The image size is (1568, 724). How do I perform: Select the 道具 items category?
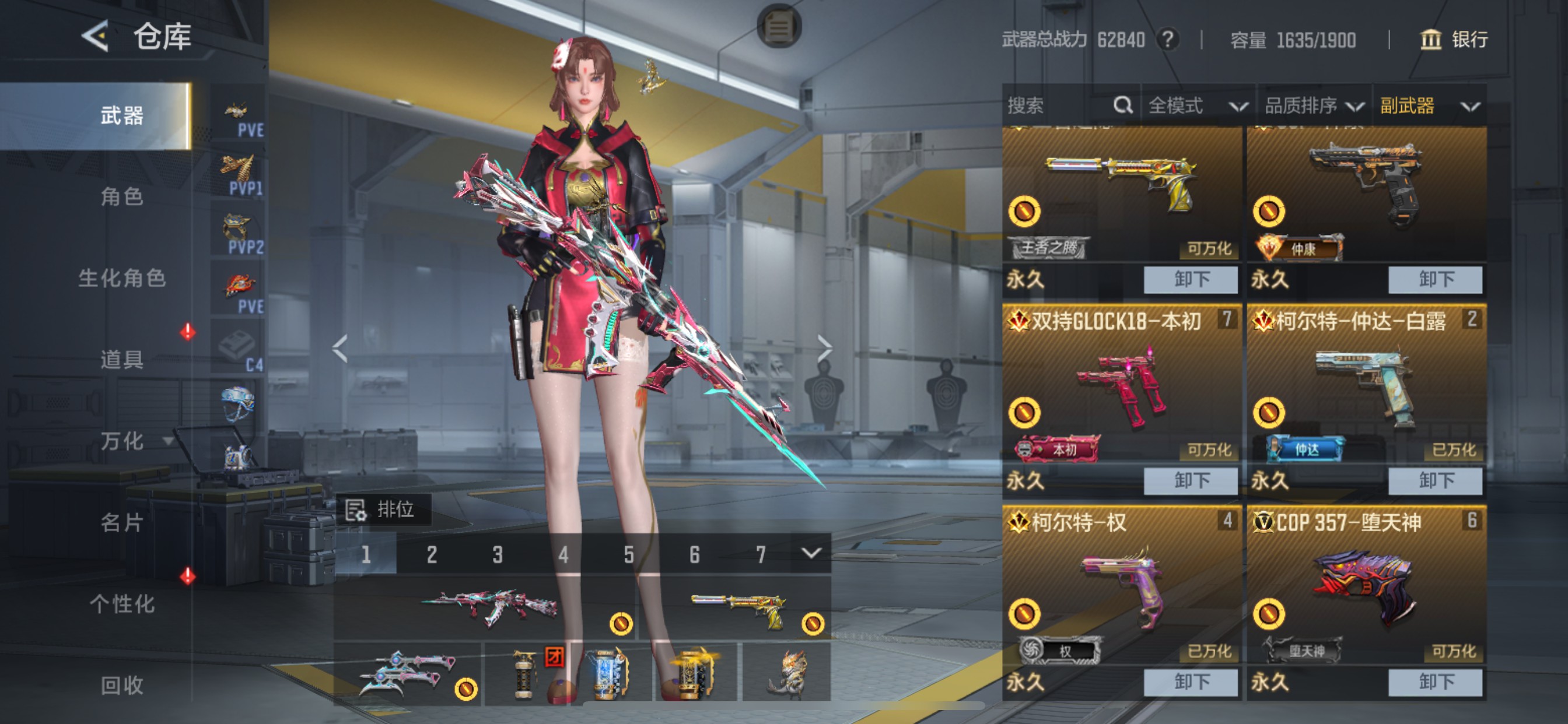(122, 360)
